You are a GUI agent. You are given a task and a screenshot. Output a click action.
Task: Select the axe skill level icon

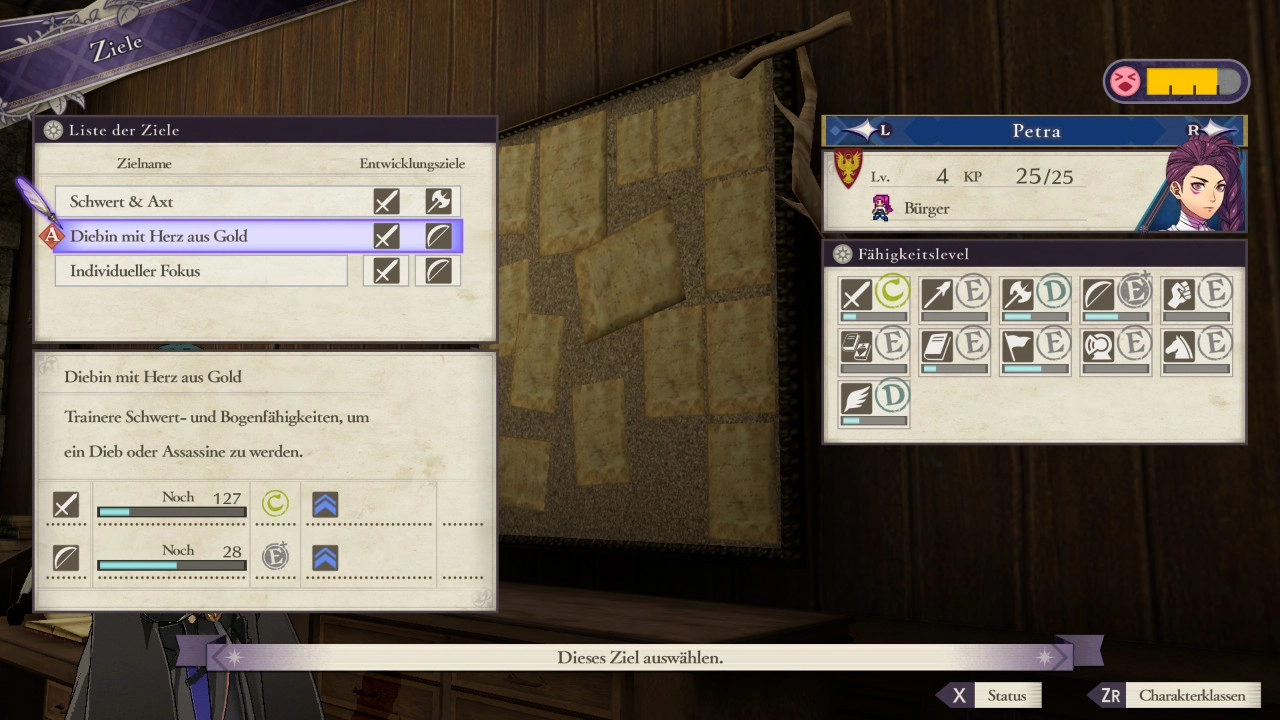[1017, 295]
